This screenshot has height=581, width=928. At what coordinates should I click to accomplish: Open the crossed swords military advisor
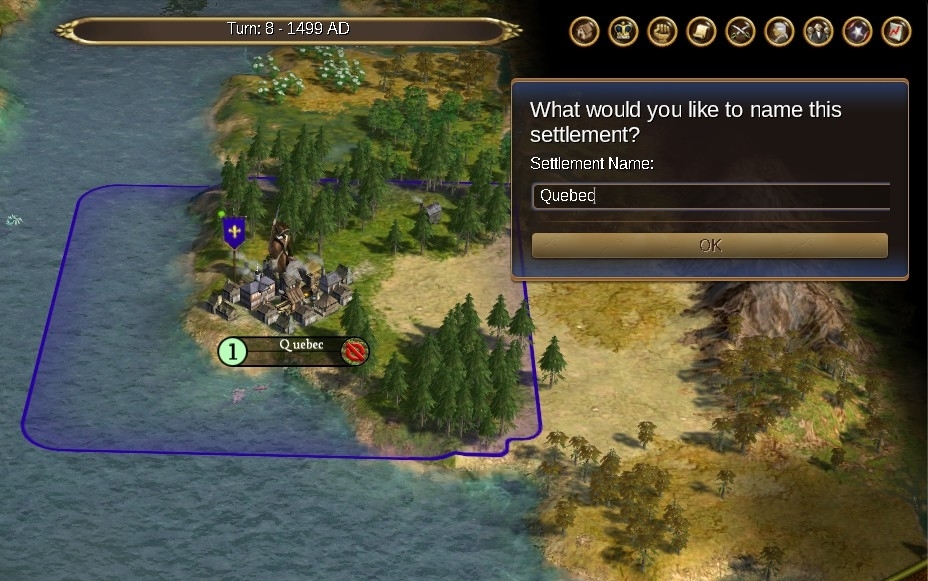coord(740,31)
